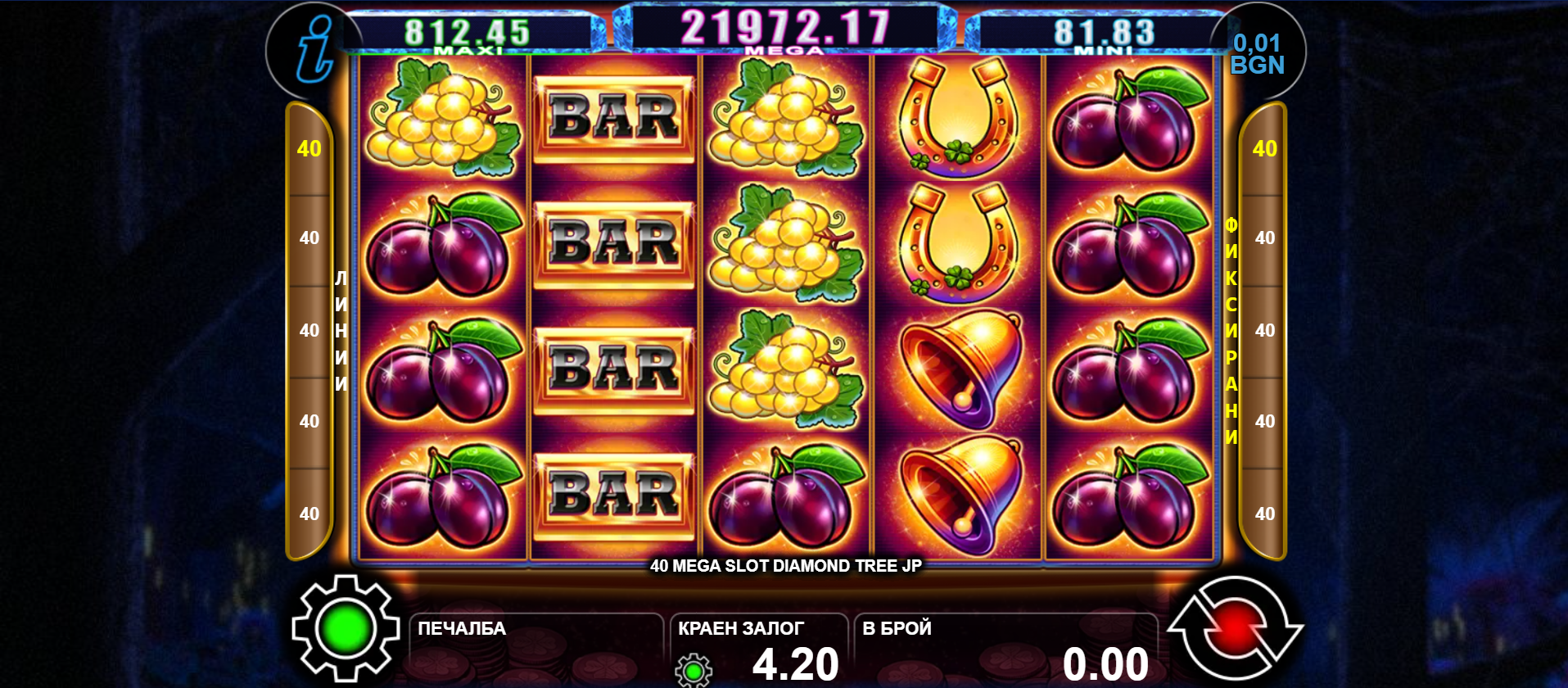Viewport: 1568px width, 688px height.
Task: Open the MEGA jackpot display
Action: 784,29
